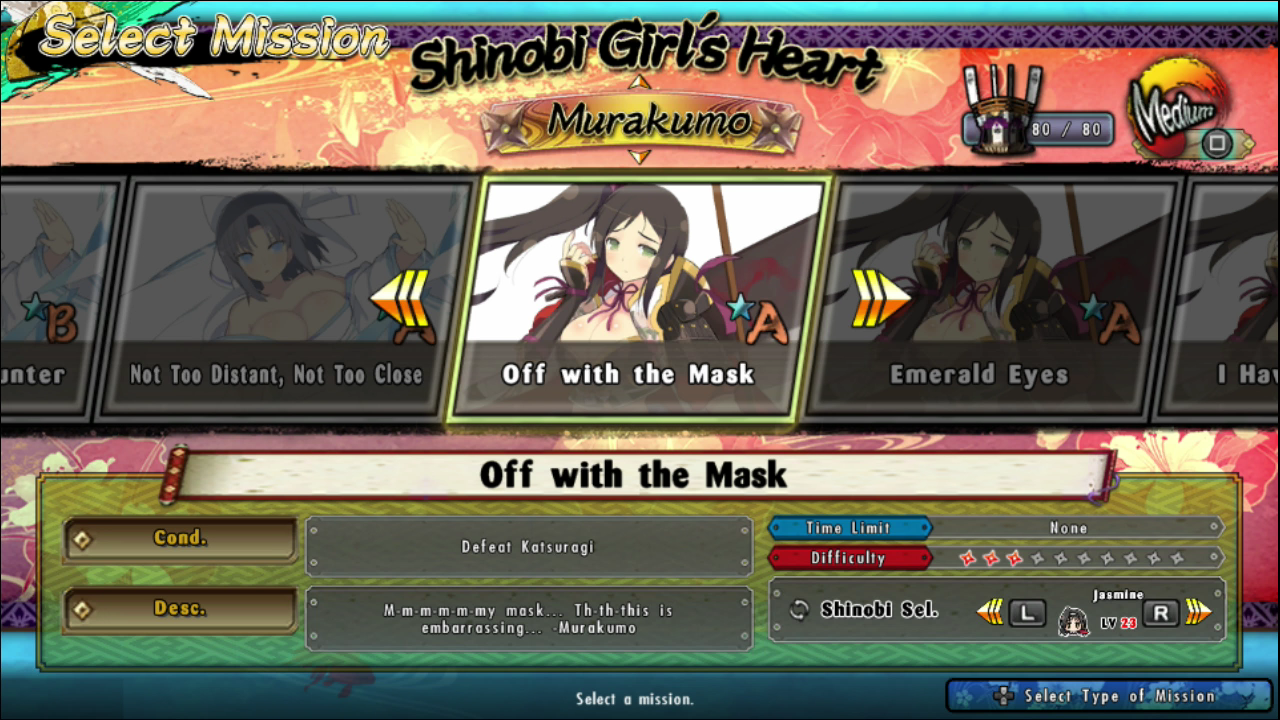
Task: Select previous shinobi with left arrow
Action: point(990,612)
